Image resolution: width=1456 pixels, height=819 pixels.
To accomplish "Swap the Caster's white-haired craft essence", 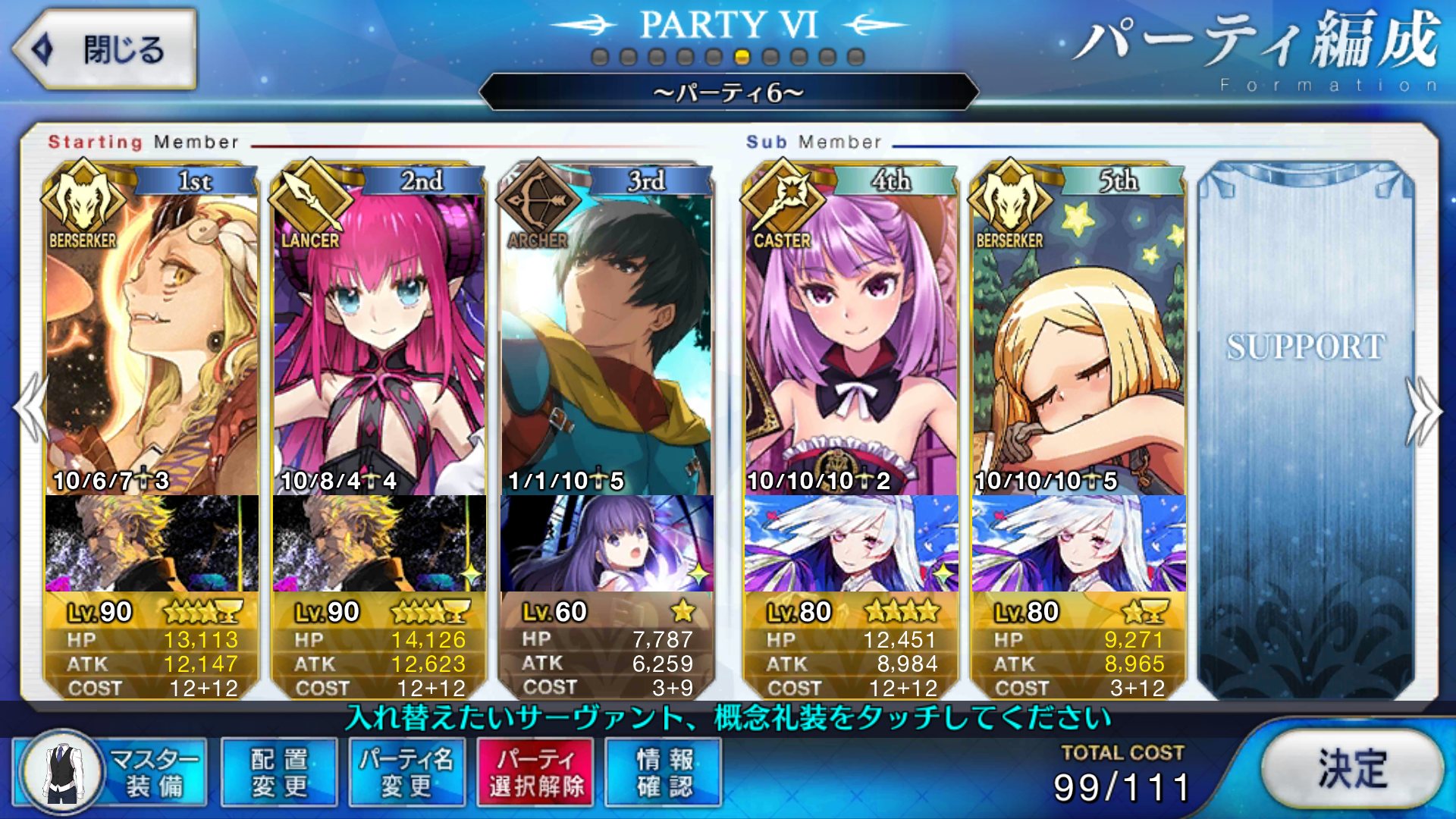I will tap(851, 543).
